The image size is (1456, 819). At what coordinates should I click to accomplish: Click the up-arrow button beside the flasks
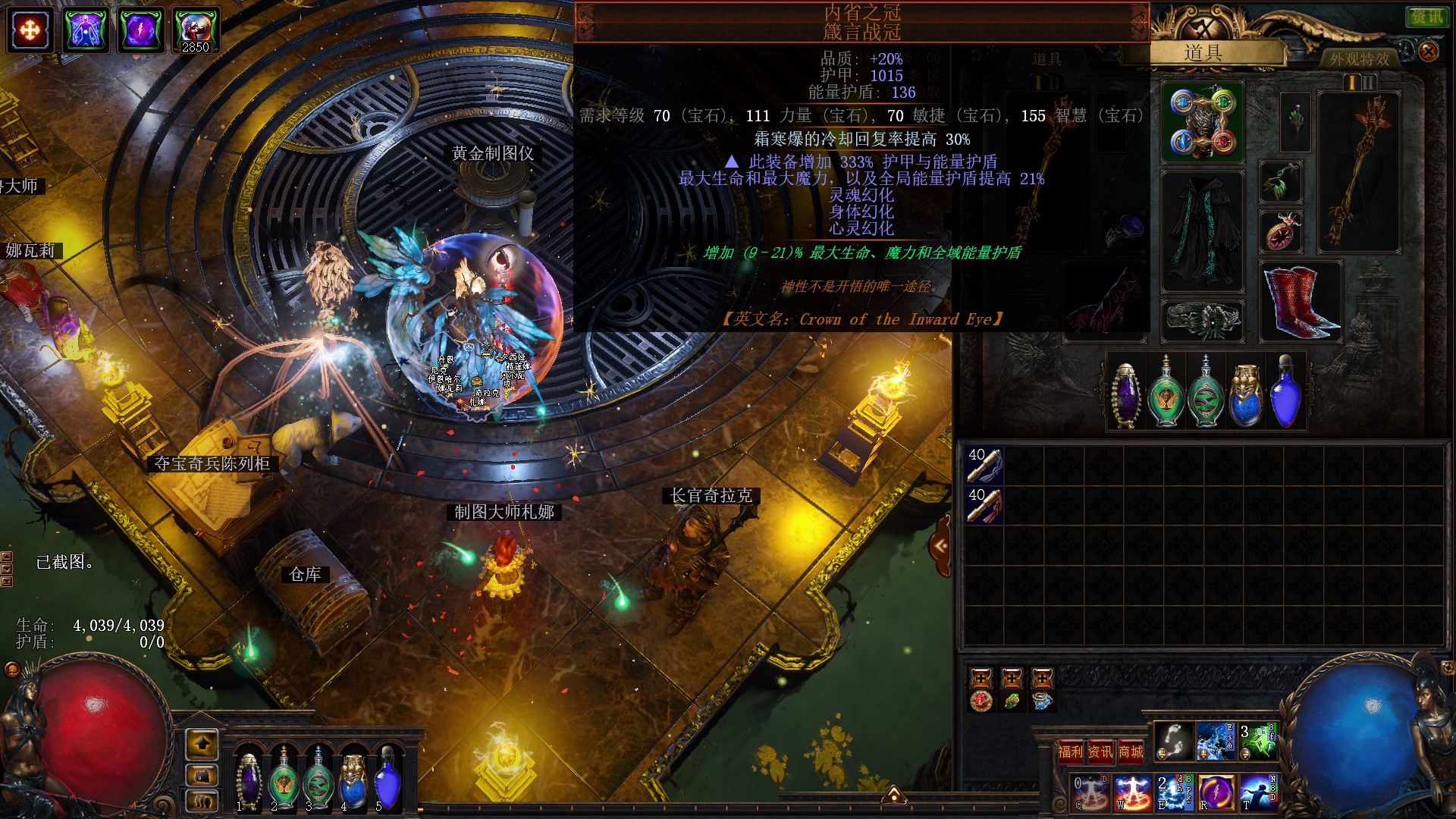pos(202,744)
